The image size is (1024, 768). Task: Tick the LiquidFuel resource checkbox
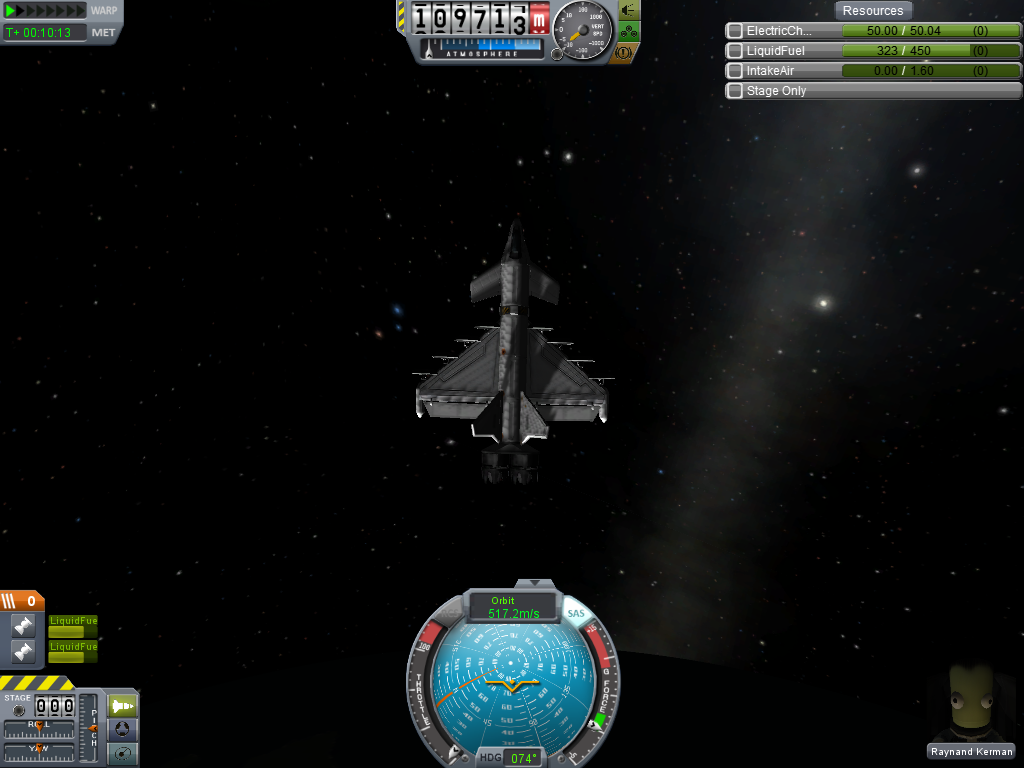[735, 51]
